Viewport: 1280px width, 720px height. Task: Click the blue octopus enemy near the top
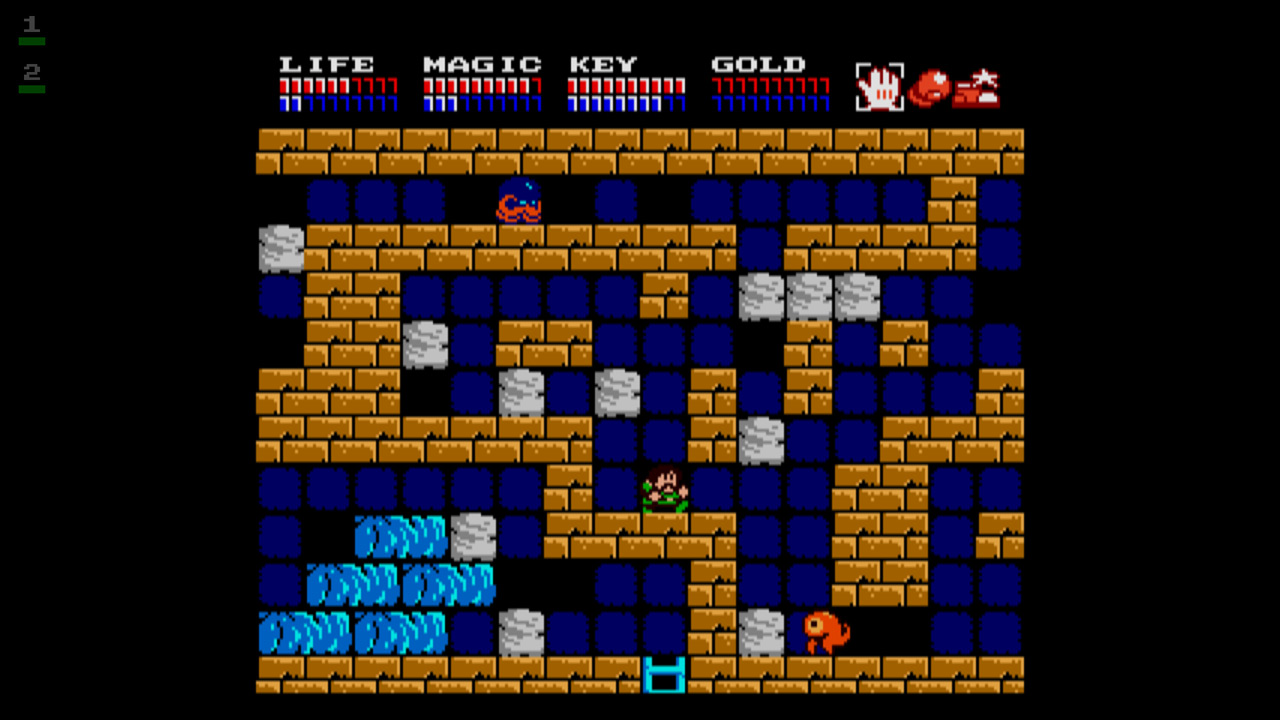519,201
